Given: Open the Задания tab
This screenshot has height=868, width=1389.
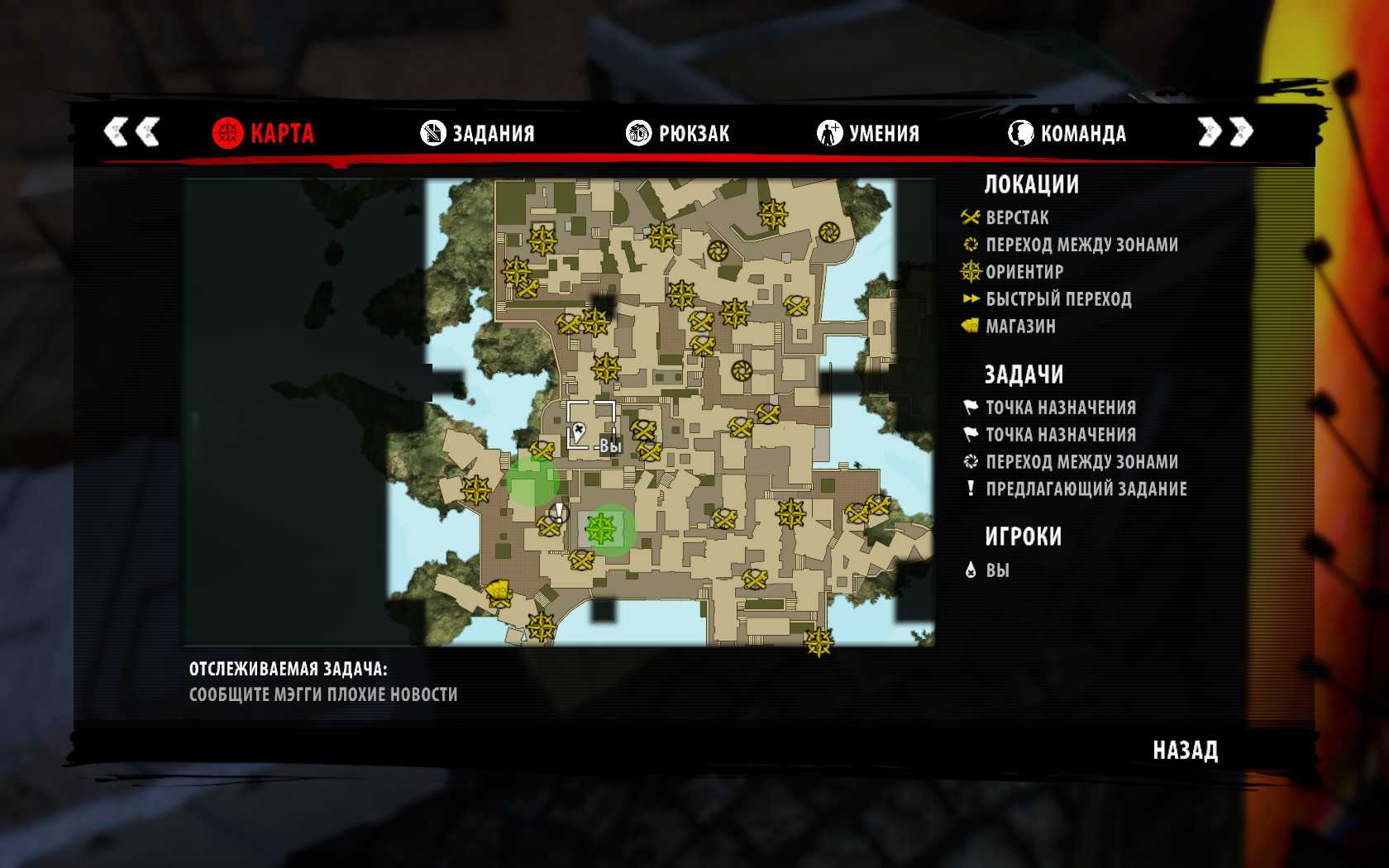Looking at the screenshot, I should click(x=477, y=133).
